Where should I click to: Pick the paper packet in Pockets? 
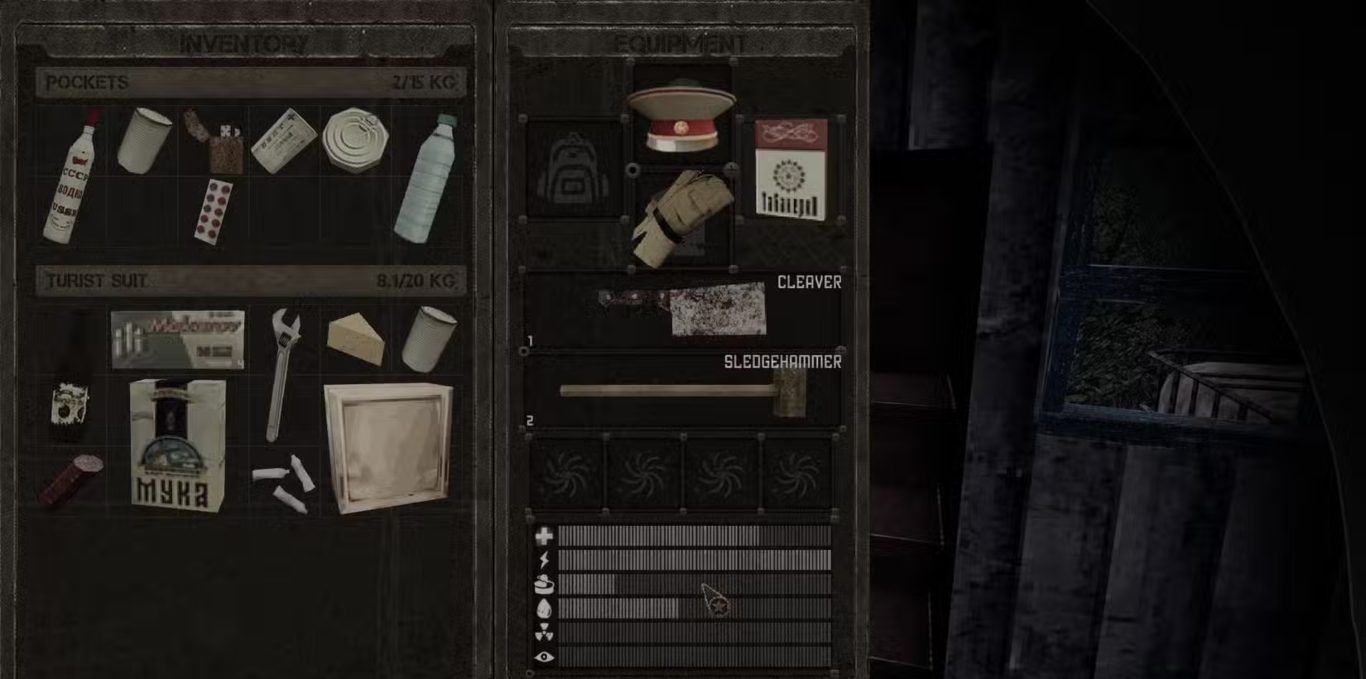point(283,141)
